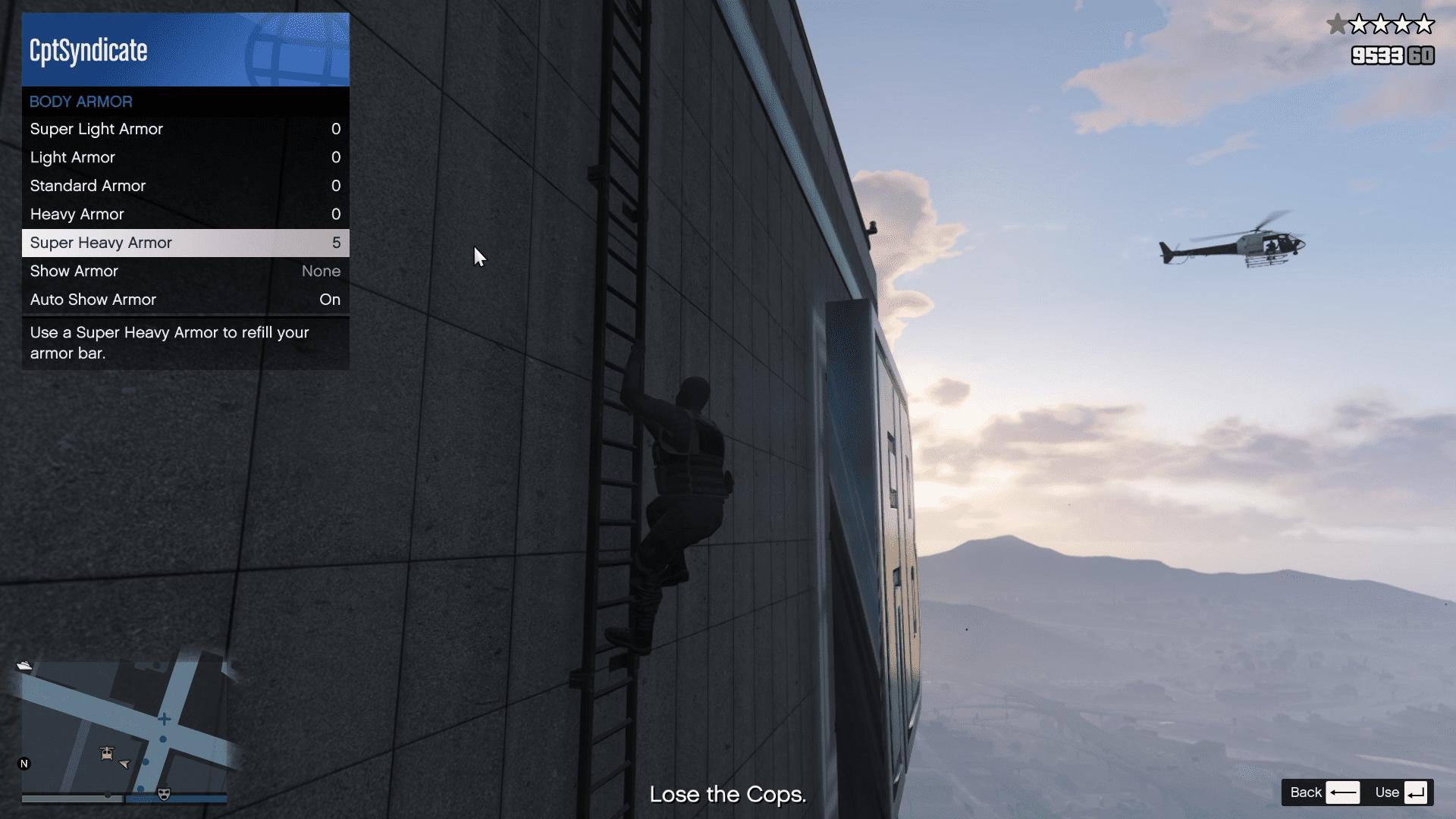
Task: Pick the Heavy Armor option
Action: tap(185, 215)
